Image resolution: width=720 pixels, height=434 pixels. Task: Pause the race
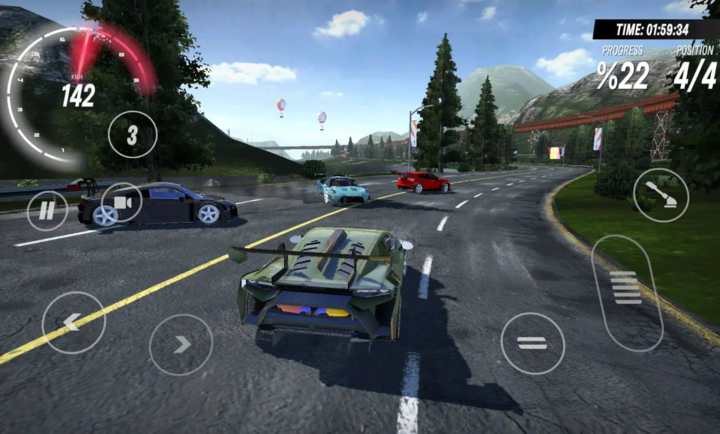[x=46, y=211]
